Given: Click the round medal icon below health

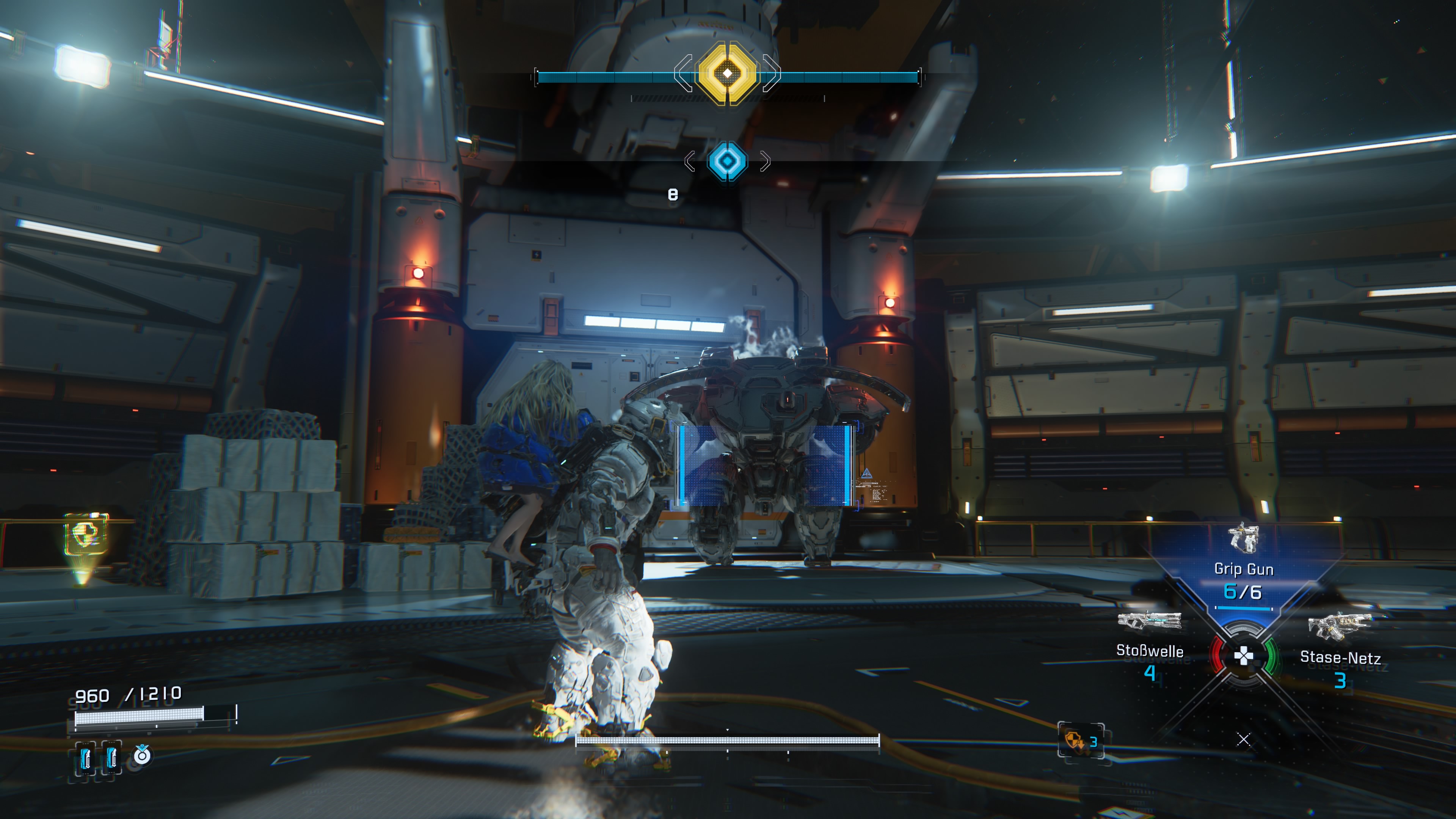Looking at the screenshot, I should [x=142, y=755].
